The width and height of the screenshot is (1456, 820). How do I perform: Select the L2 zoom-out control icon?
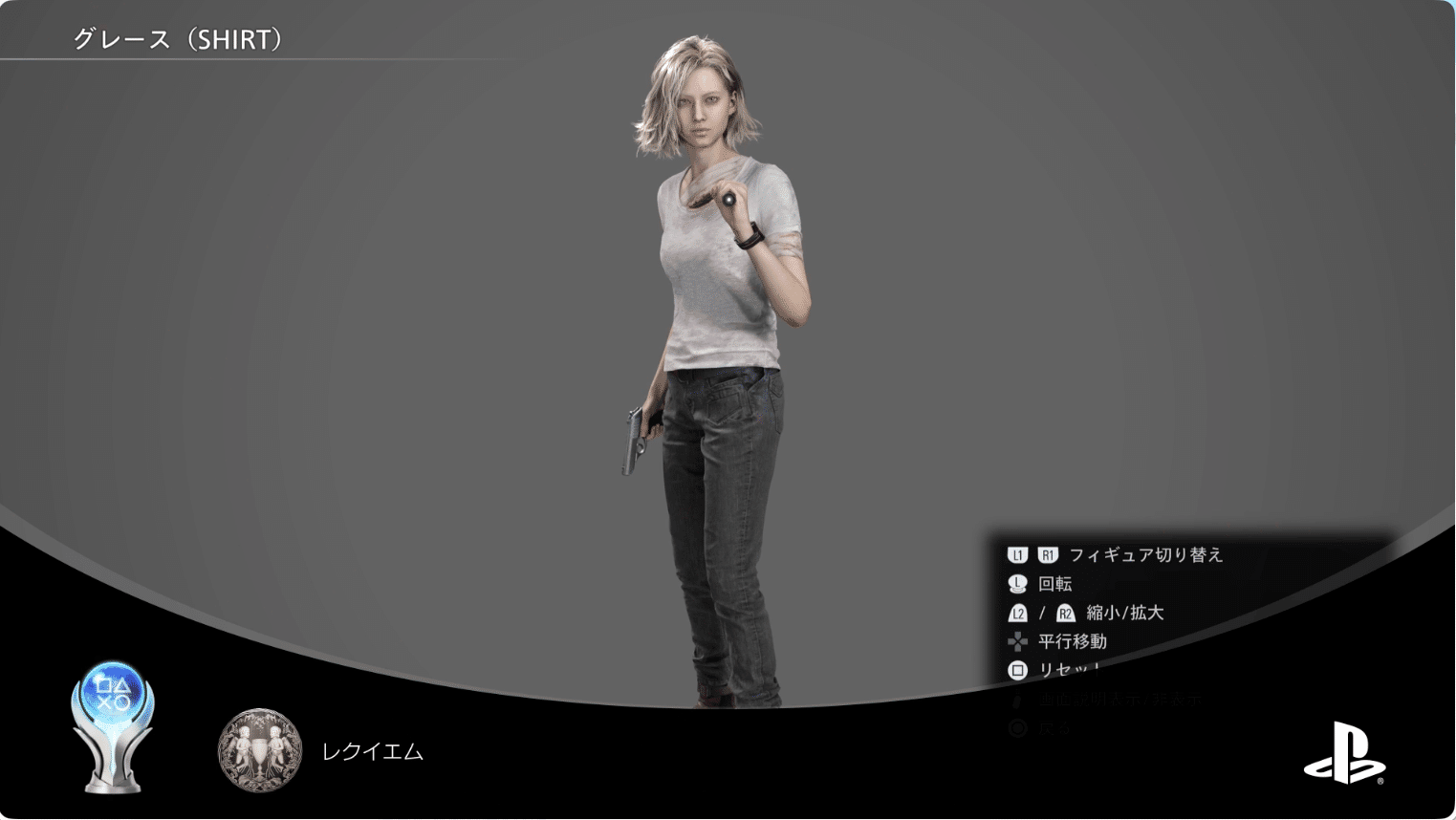tap(1017, 614)
